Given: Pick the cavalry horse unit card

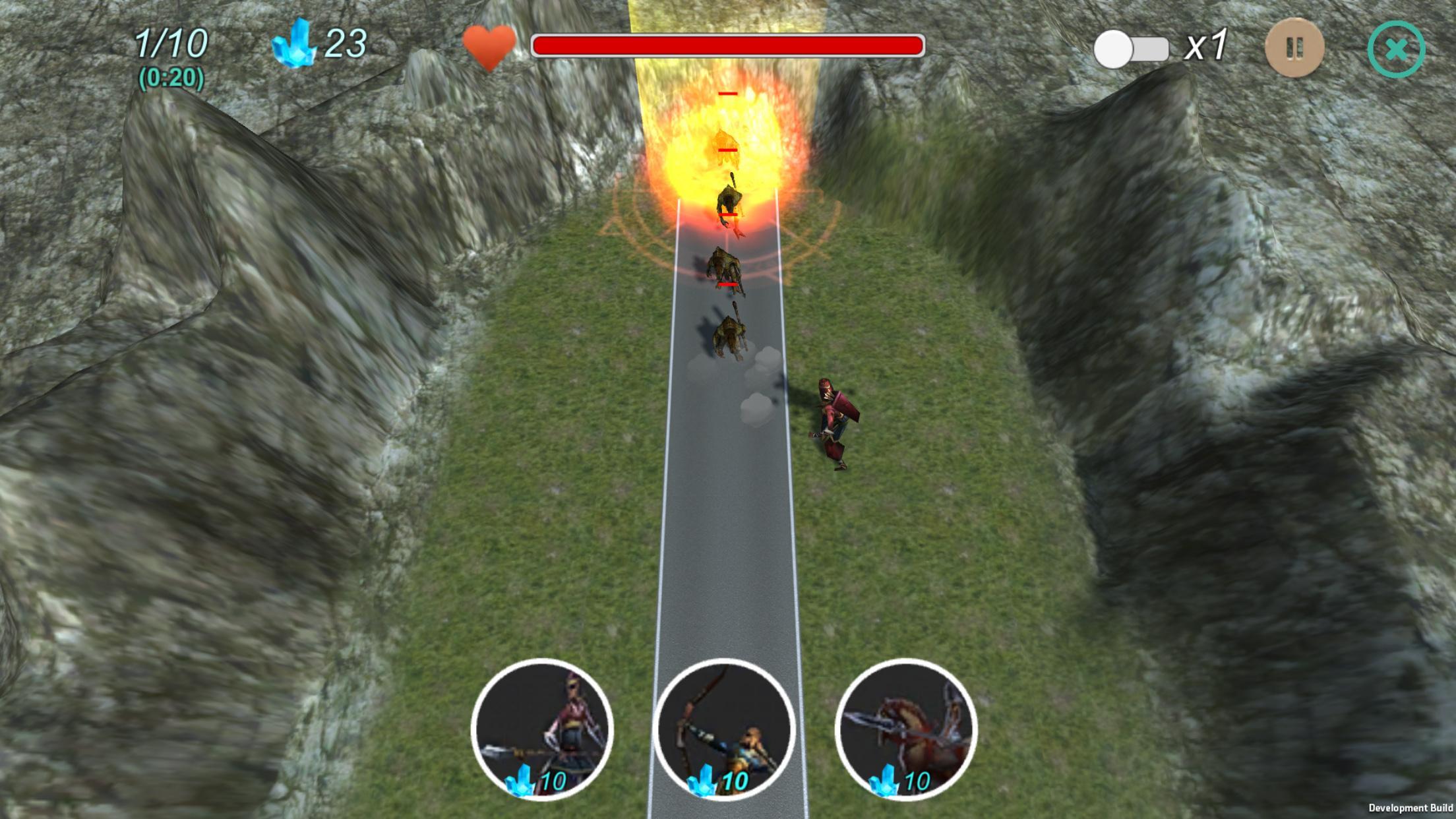Looking at the screenshot, I should [906, 729].
